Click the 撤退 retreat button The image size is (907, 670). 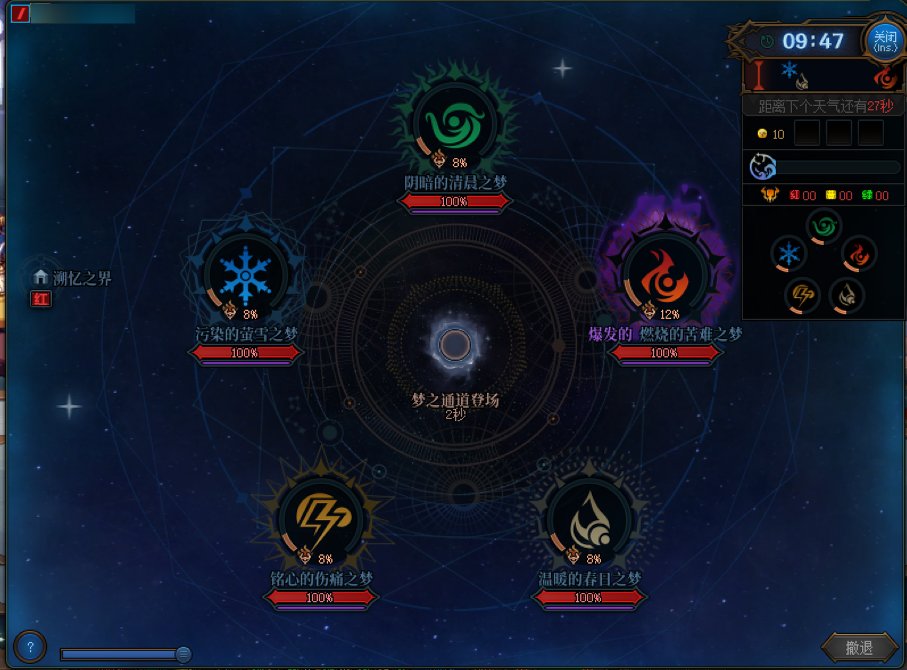pos(858,648)
